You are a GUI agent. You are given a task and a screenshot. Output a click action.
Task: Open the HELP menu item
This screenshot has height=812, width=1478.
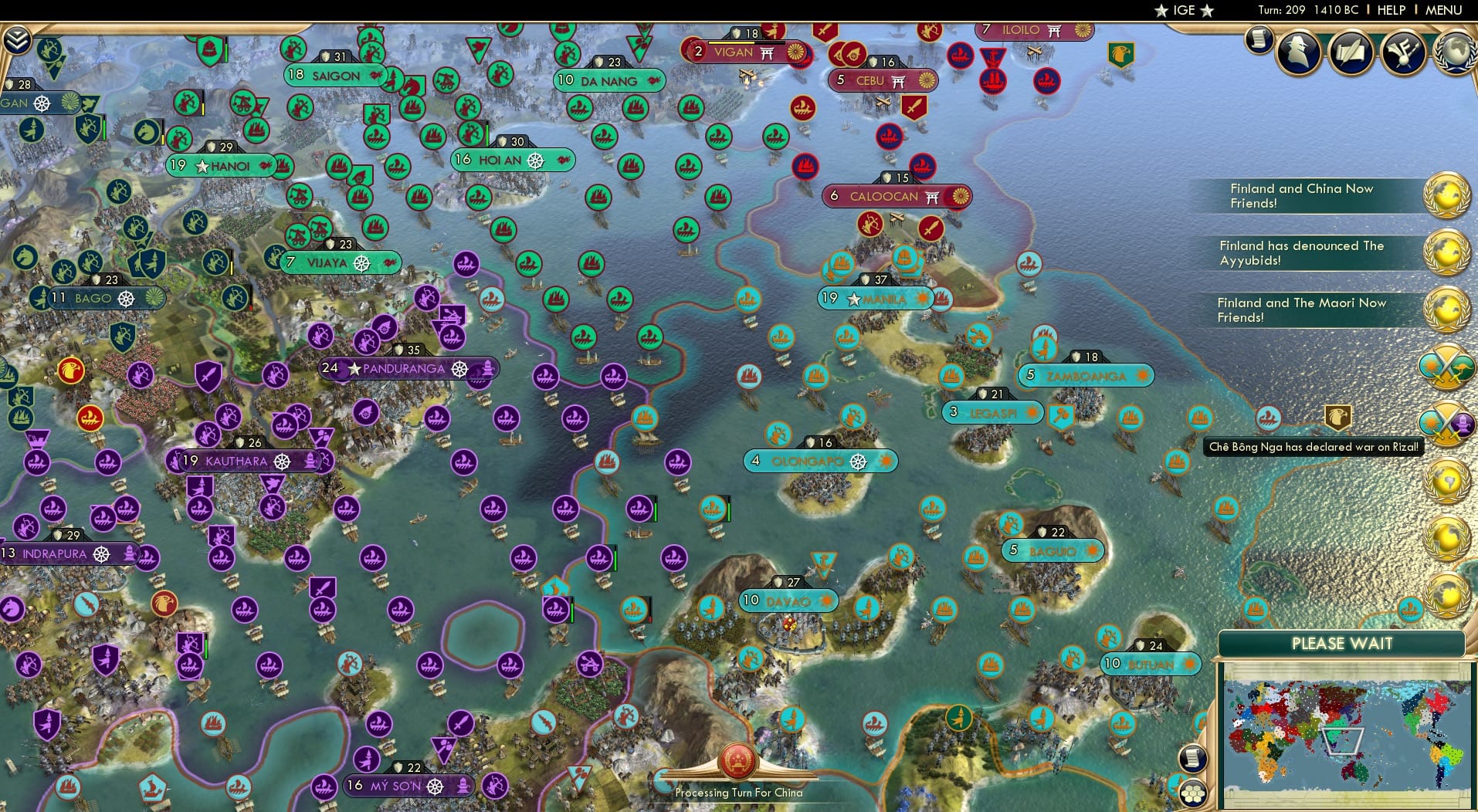pos(1391,10)
